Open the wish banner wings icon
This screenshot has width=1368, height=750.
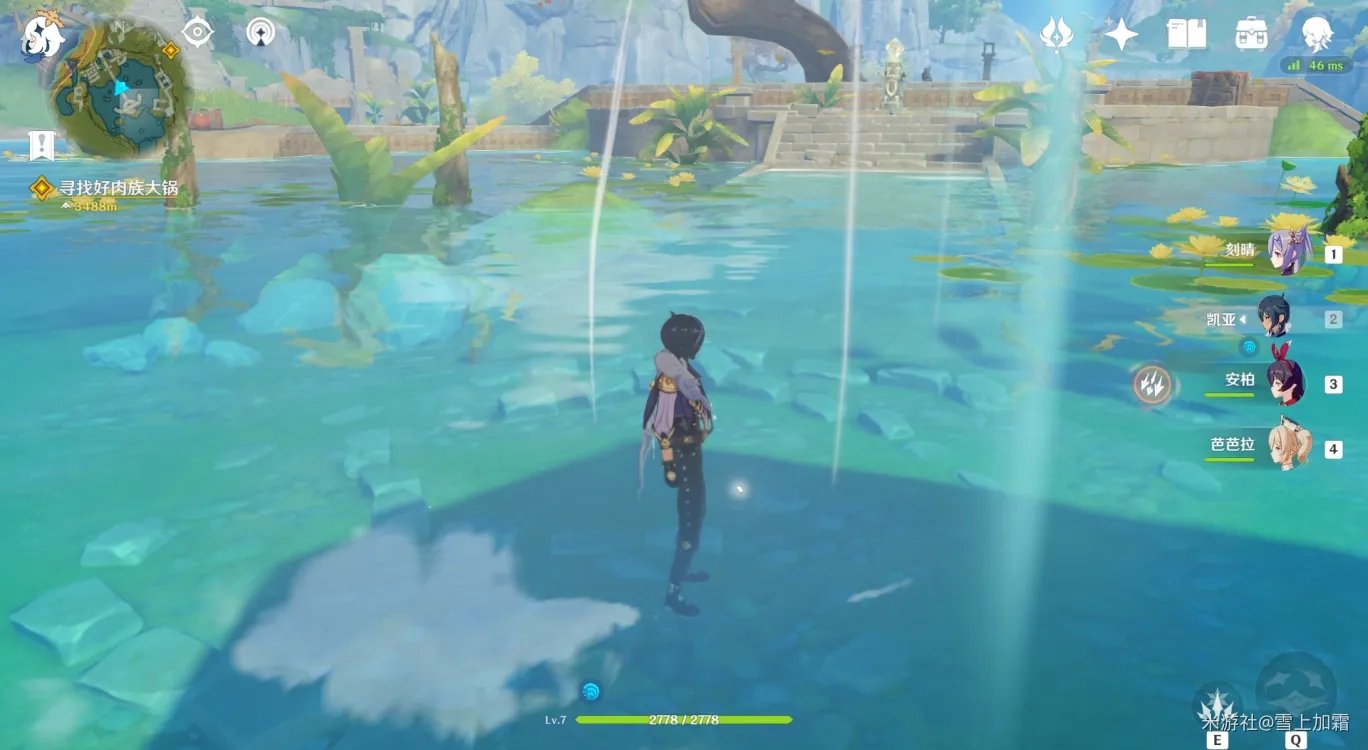click(x=1056, y=34)
